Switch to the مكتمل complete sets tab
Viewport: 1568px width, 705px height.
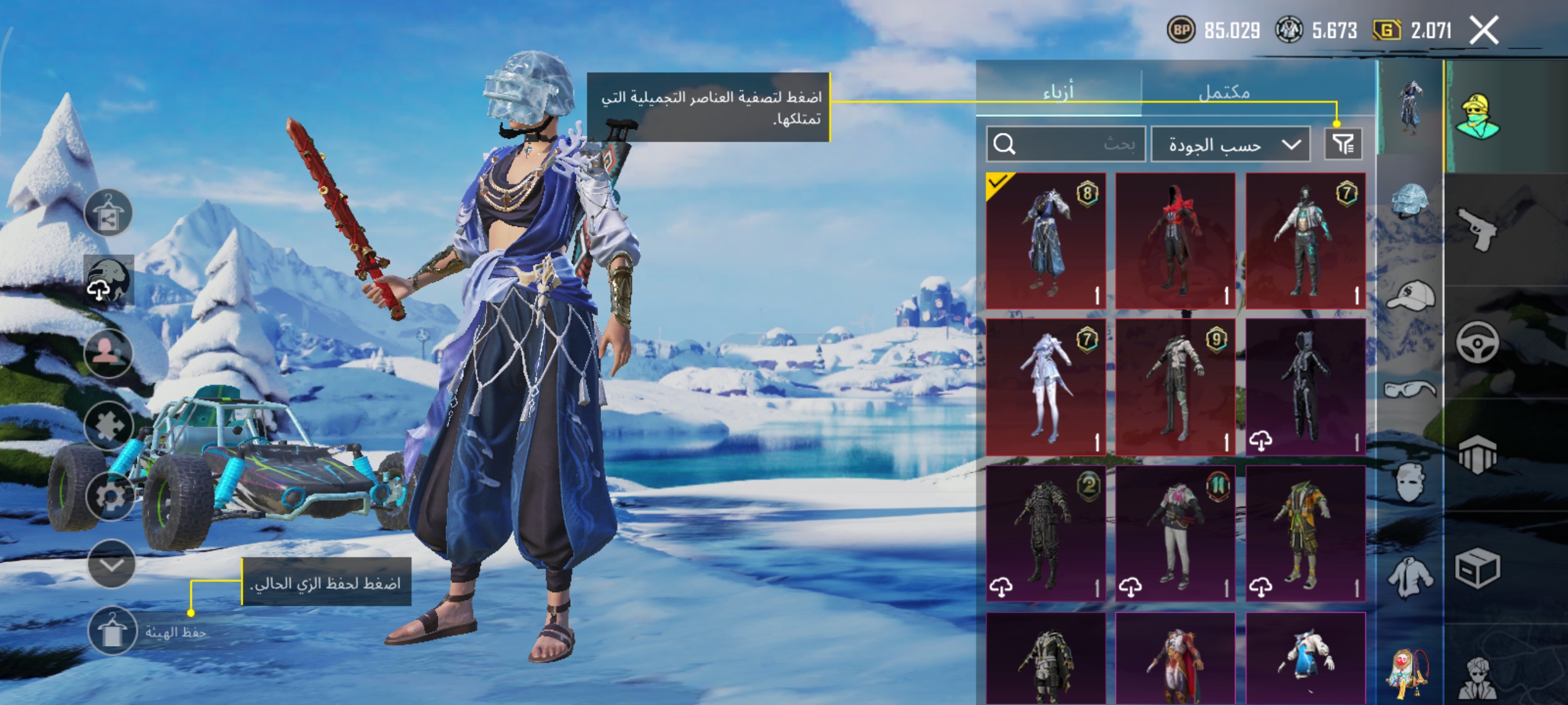(x=1224, y=92)
